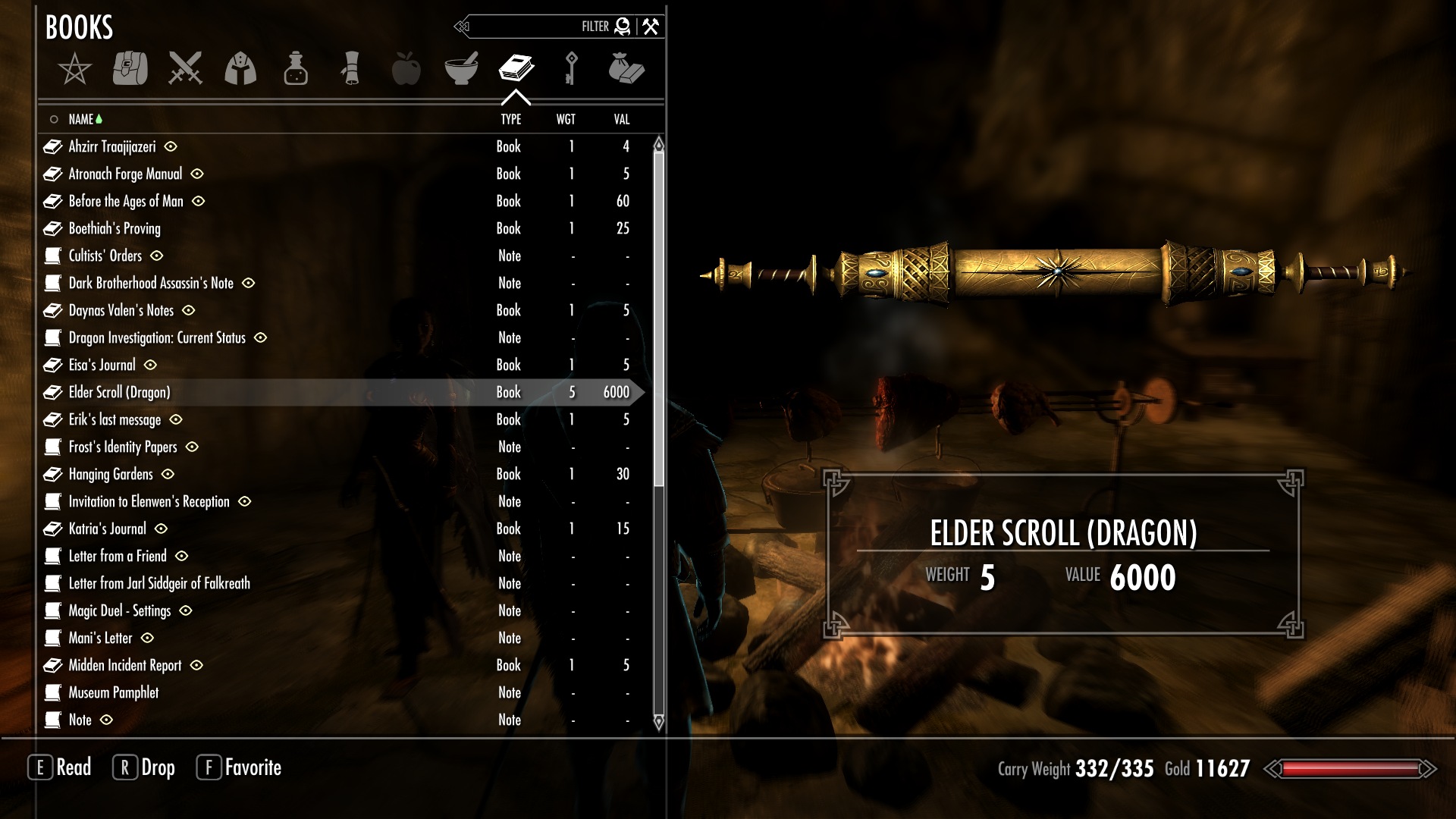Select Dark Brotherhood Assassin's Note
Screen dimensions: 1456x819
[151, 283]
